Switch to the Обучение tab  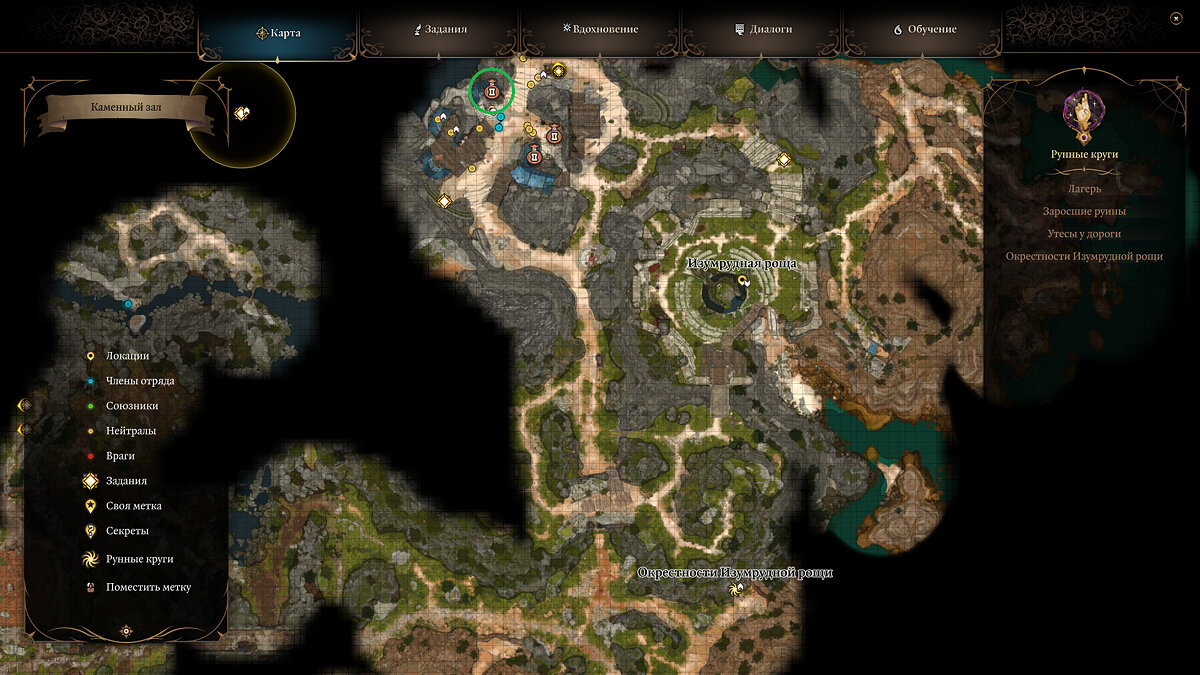point(925,30)
